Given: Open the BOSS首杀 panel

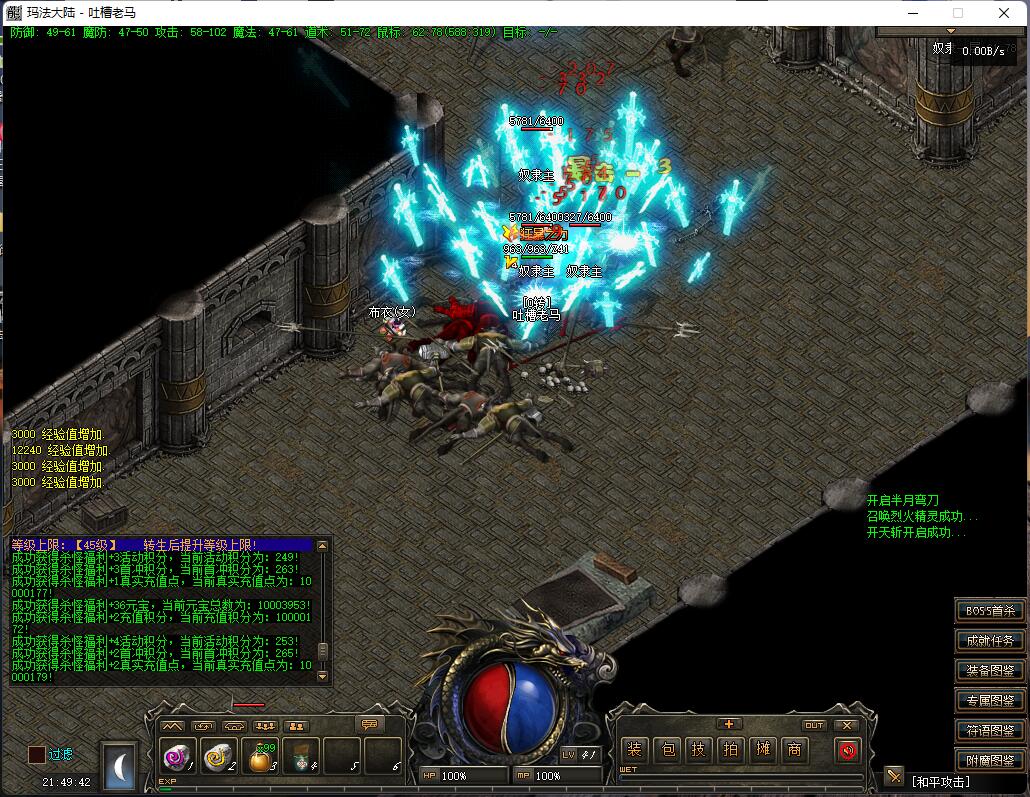Looking at the screenshot, I should coord(990,611).
